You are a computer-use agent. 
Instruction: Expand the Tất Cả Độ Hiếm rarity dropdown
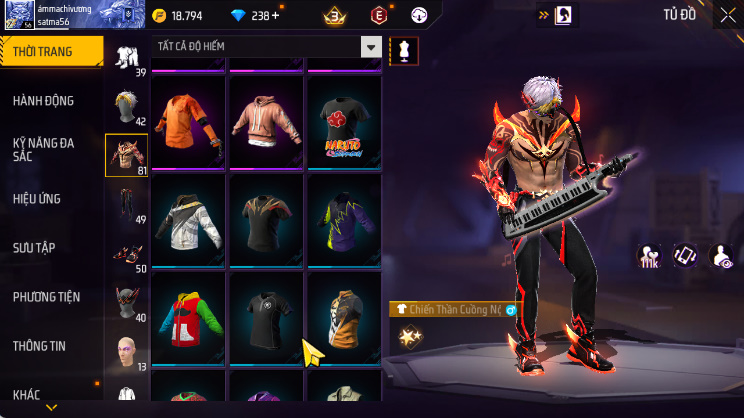click(371, 48)
